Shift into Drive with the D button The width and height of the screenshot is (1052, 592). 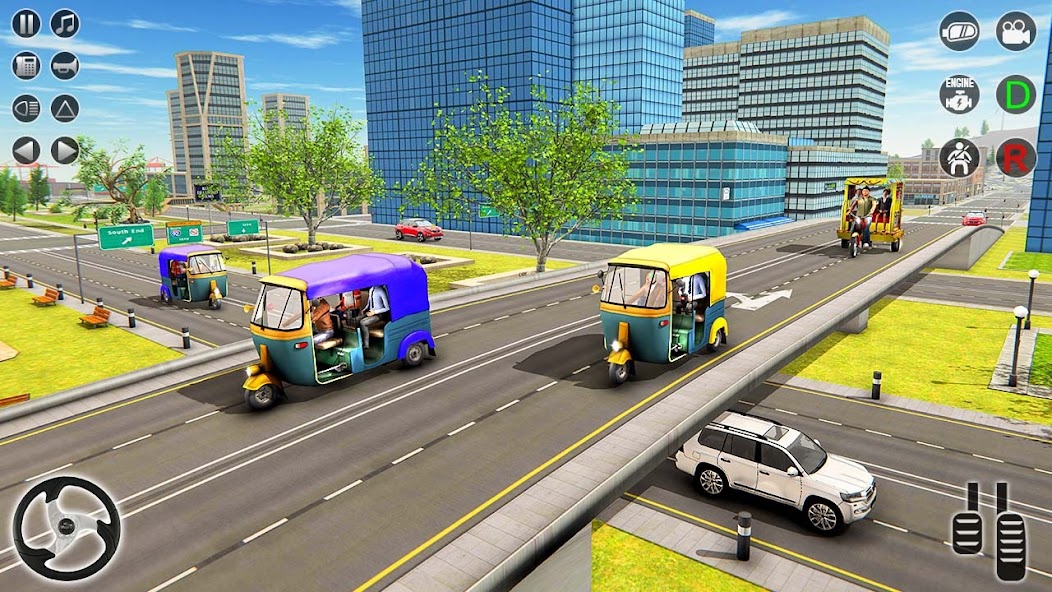pyautogui.click(x=1015, y=94)
